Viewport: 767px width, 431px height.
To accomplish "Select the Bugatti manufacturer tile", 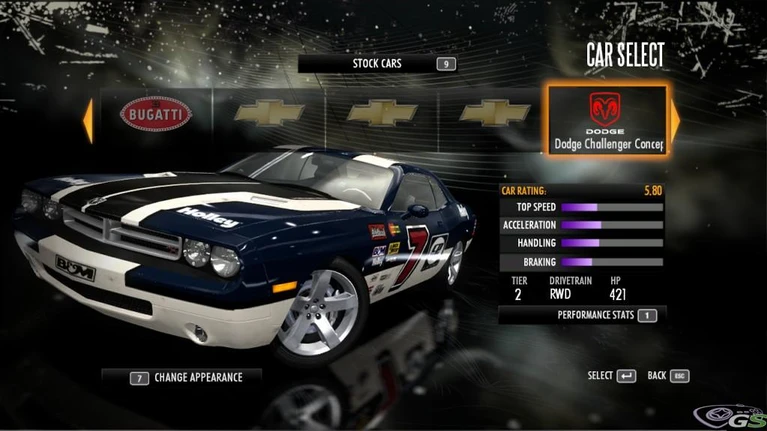I will point(156,116).
